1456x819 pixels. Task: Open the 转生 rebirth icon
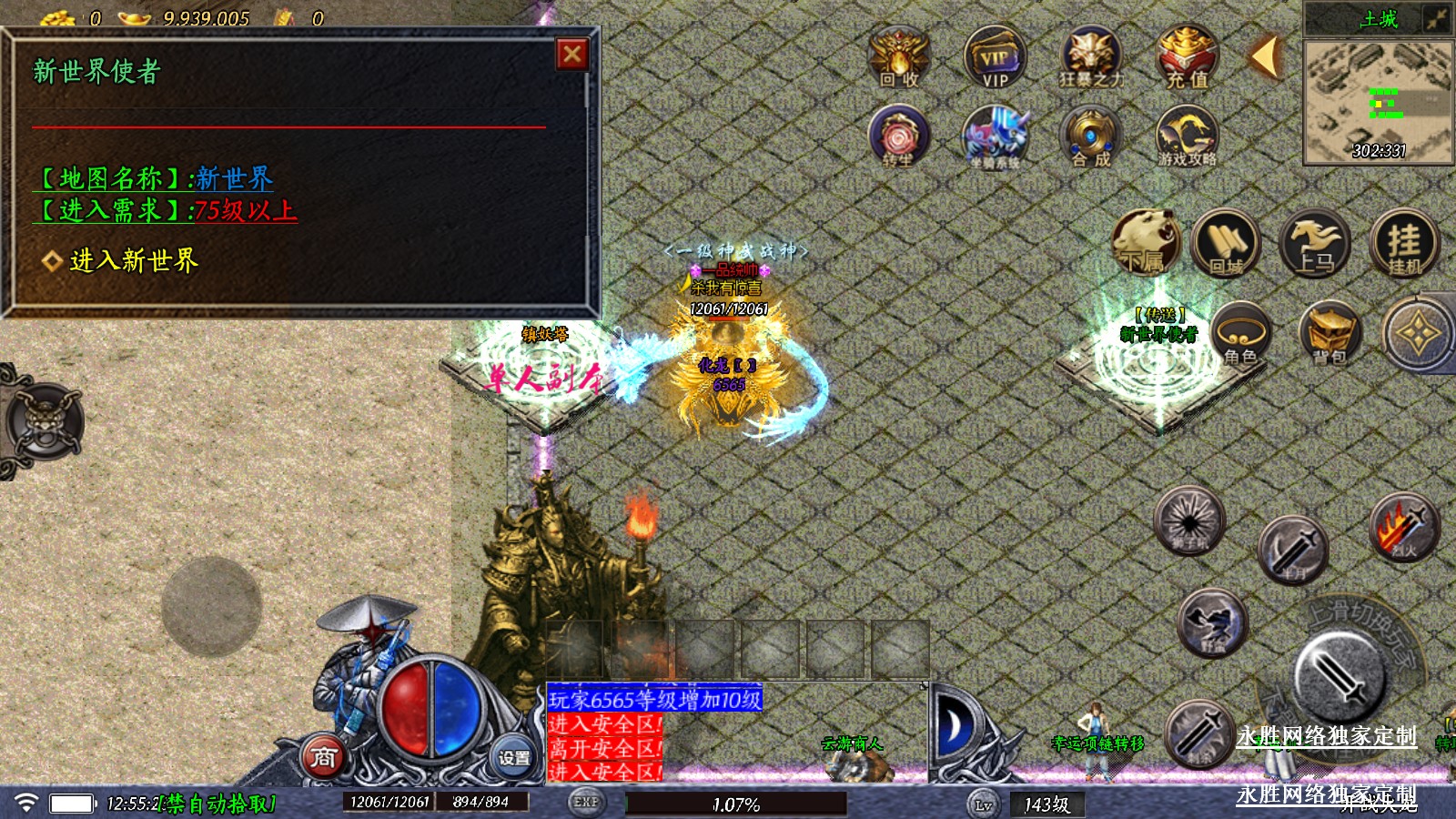pos(899,136)
